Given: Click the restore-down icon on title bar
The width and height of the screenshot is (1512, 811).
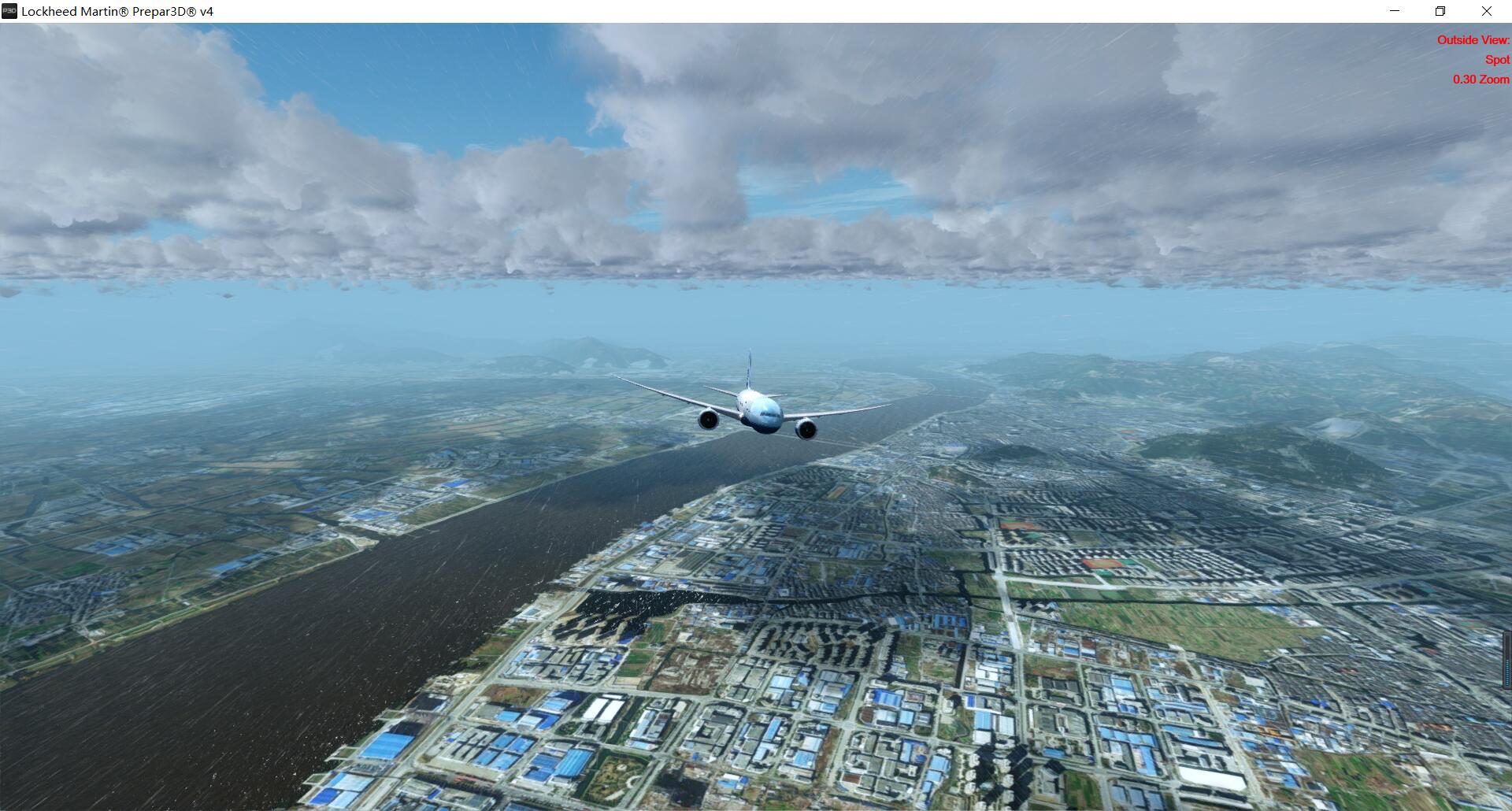Looking at the screenshot, I should [x=1440, y=11].
